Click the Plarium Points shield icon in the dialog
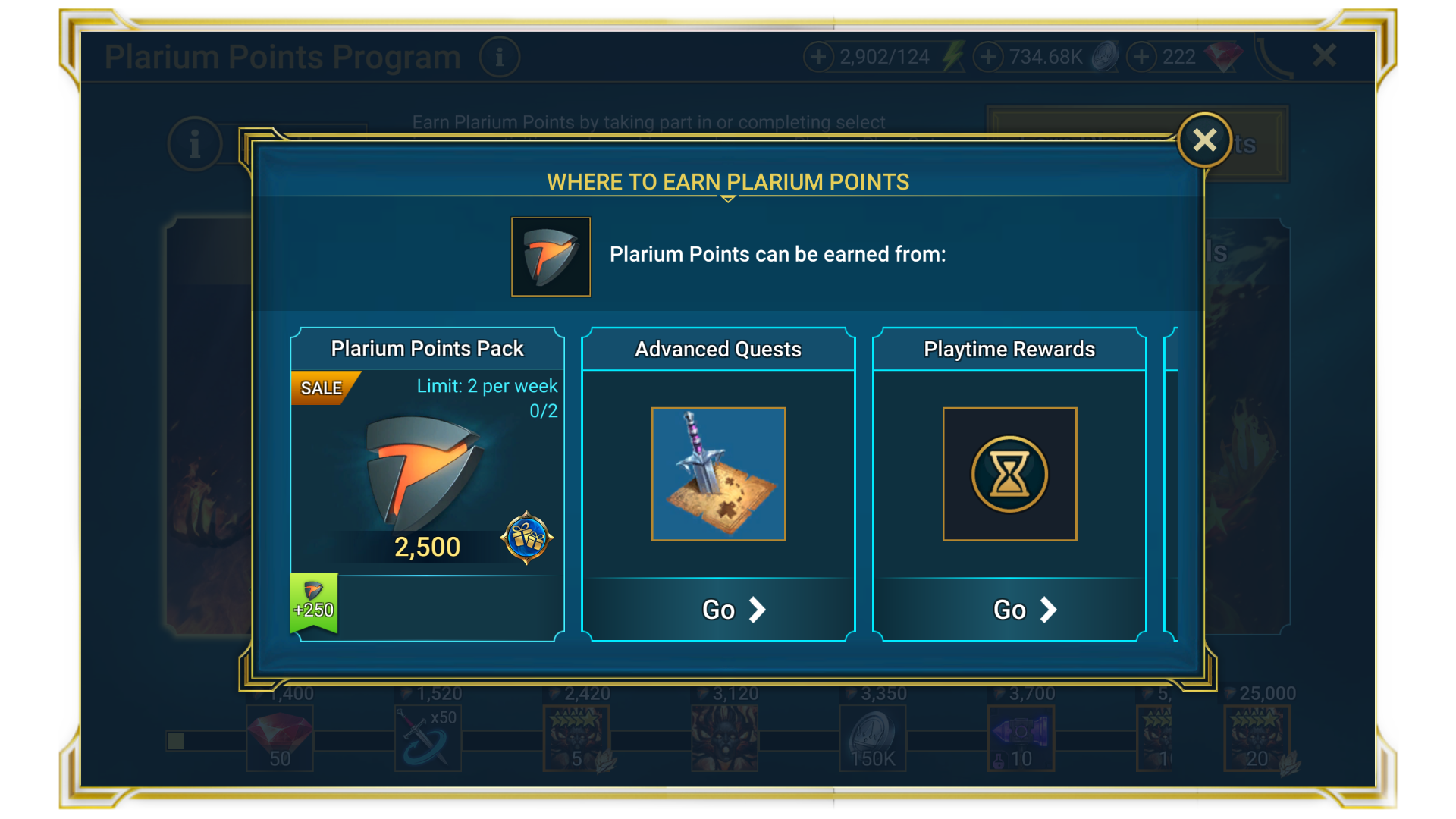The height and width of the screenshot is (819, 1456). (551, 256)
